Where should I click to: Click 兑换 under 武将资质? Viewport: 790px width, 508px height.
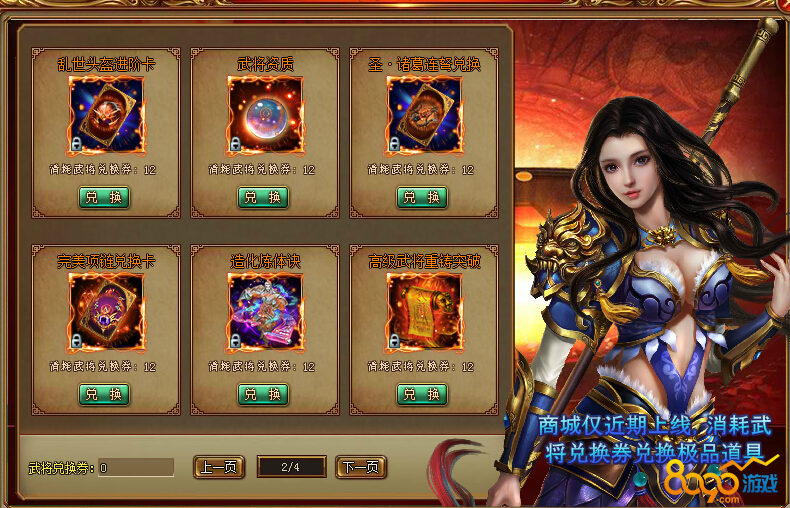264,197
